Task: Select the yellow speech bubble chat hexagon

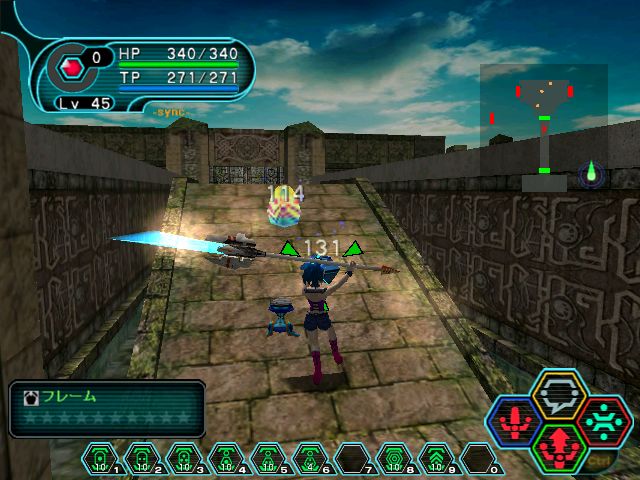Action: [x=559, y=395]
